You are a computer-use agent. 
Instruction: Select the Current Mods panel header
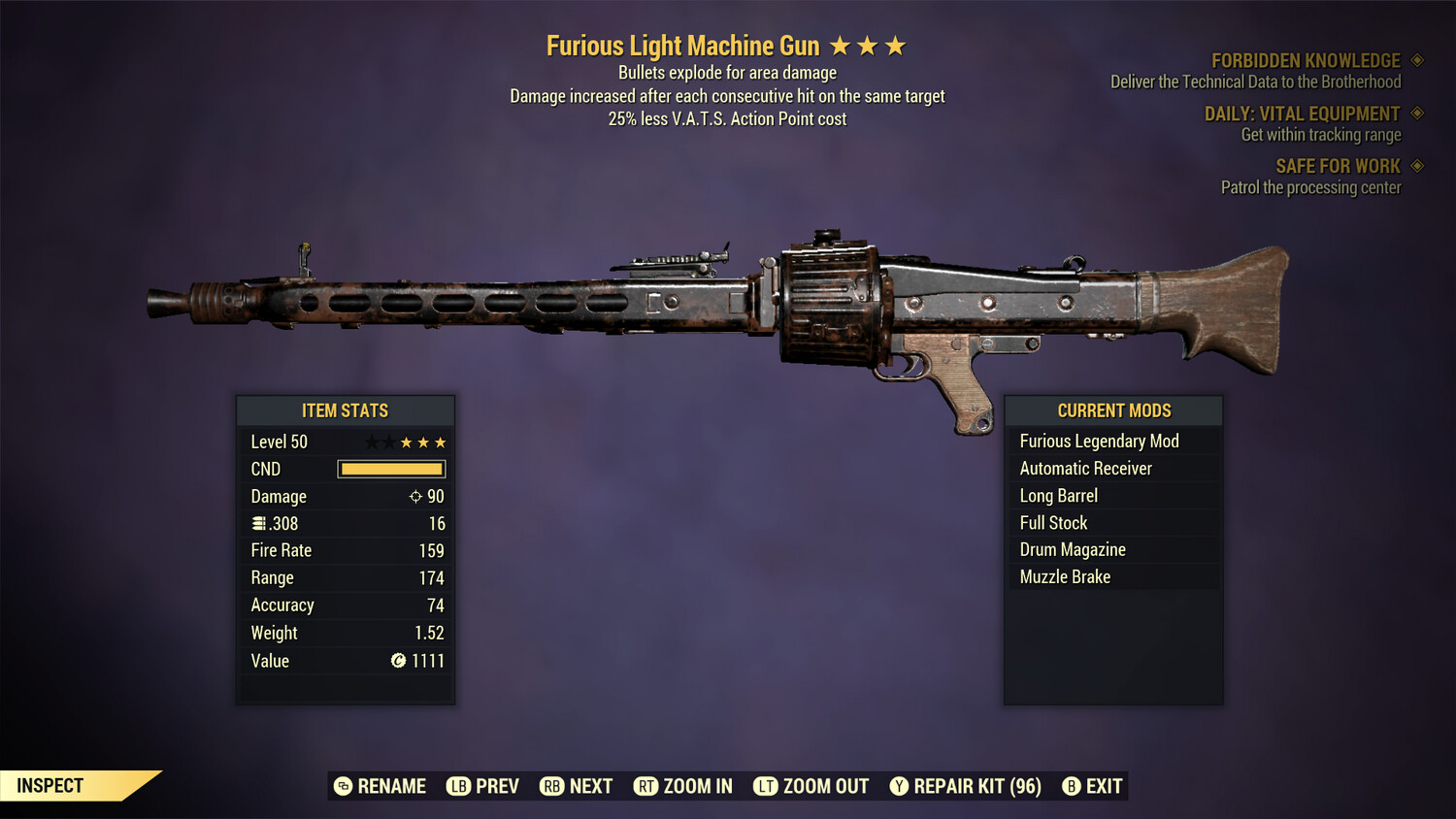point(1113,410)
